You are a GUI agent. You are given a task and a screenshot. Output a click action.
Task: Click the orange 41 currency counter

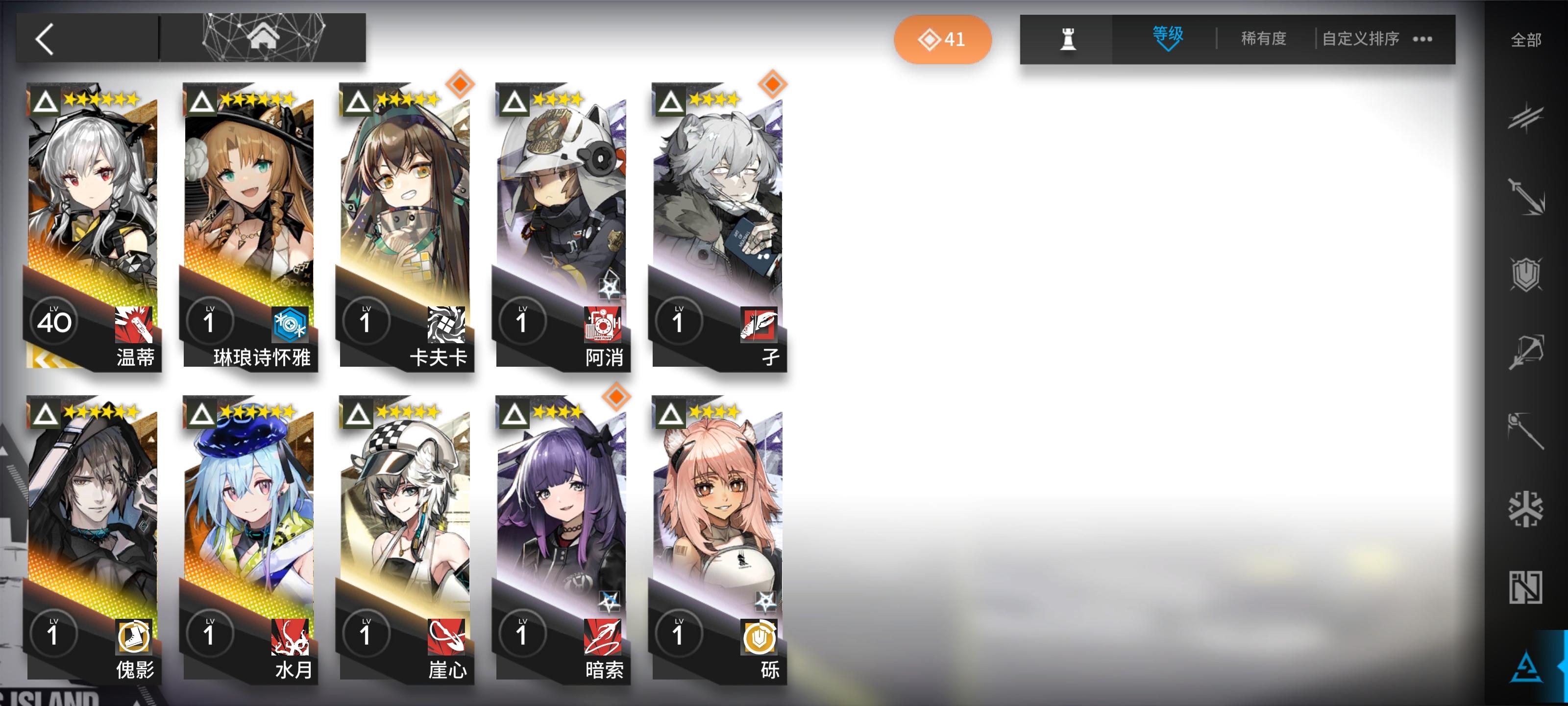pos(942,39)
